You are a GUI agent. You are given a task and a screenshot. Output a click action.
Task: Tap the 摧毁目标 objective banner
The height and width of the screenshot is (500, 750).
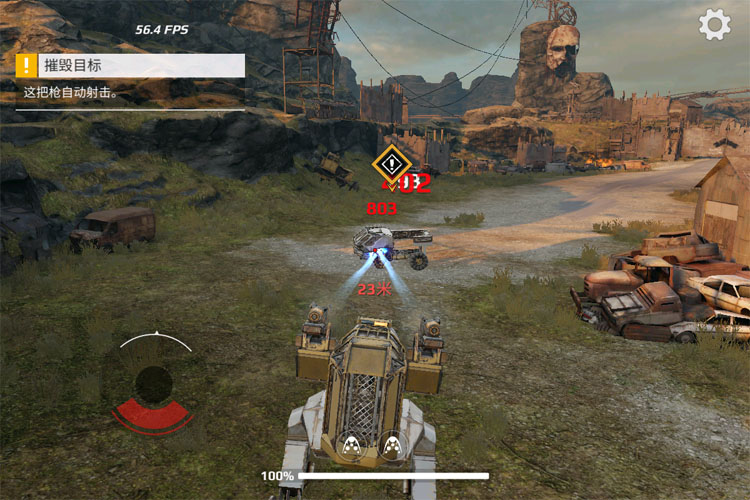tap(129, 66)
